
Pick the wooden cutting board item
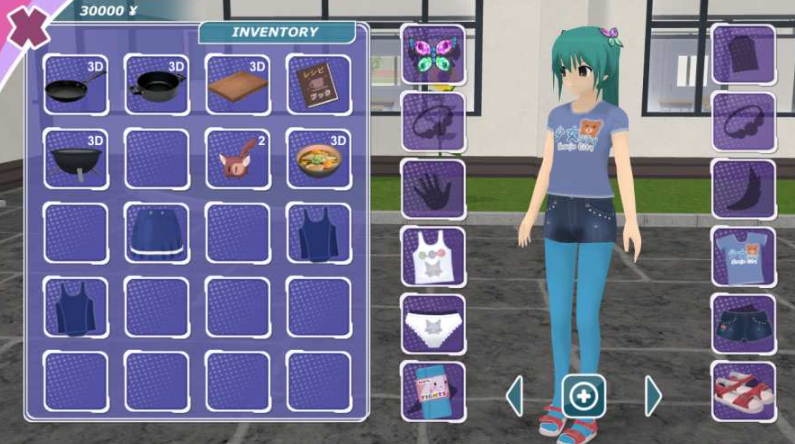[238, 85]
